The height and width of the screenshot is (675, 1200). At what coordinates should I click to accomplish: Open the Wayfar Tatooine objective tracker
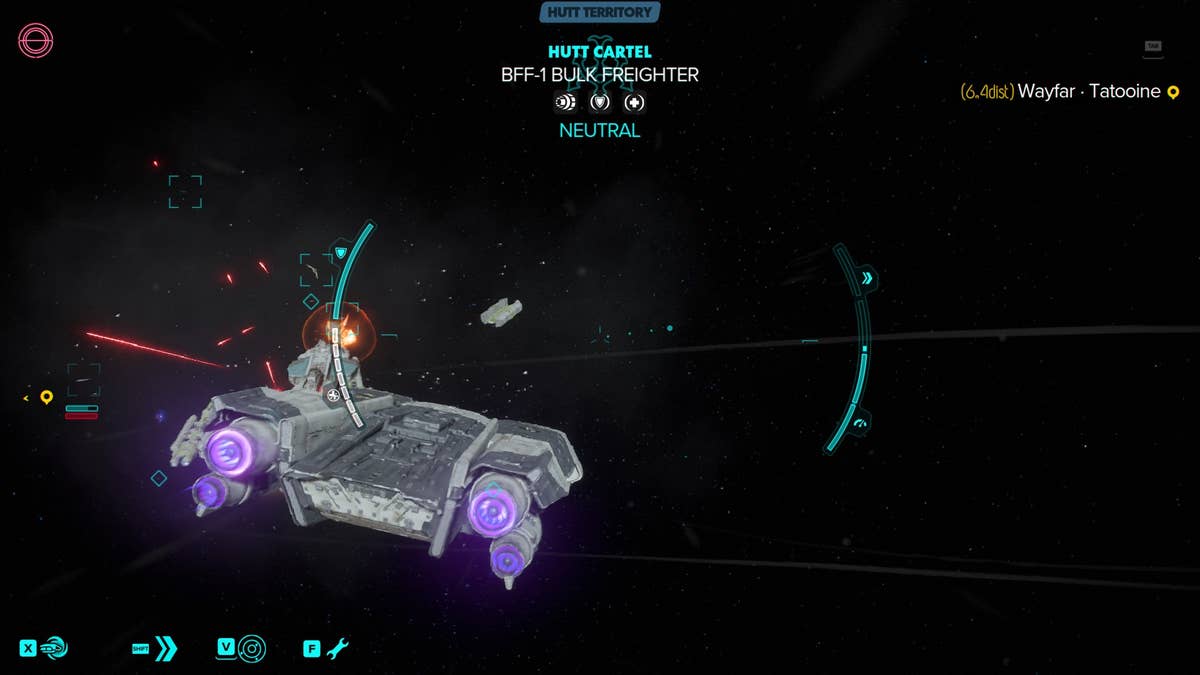[1070, 92]
